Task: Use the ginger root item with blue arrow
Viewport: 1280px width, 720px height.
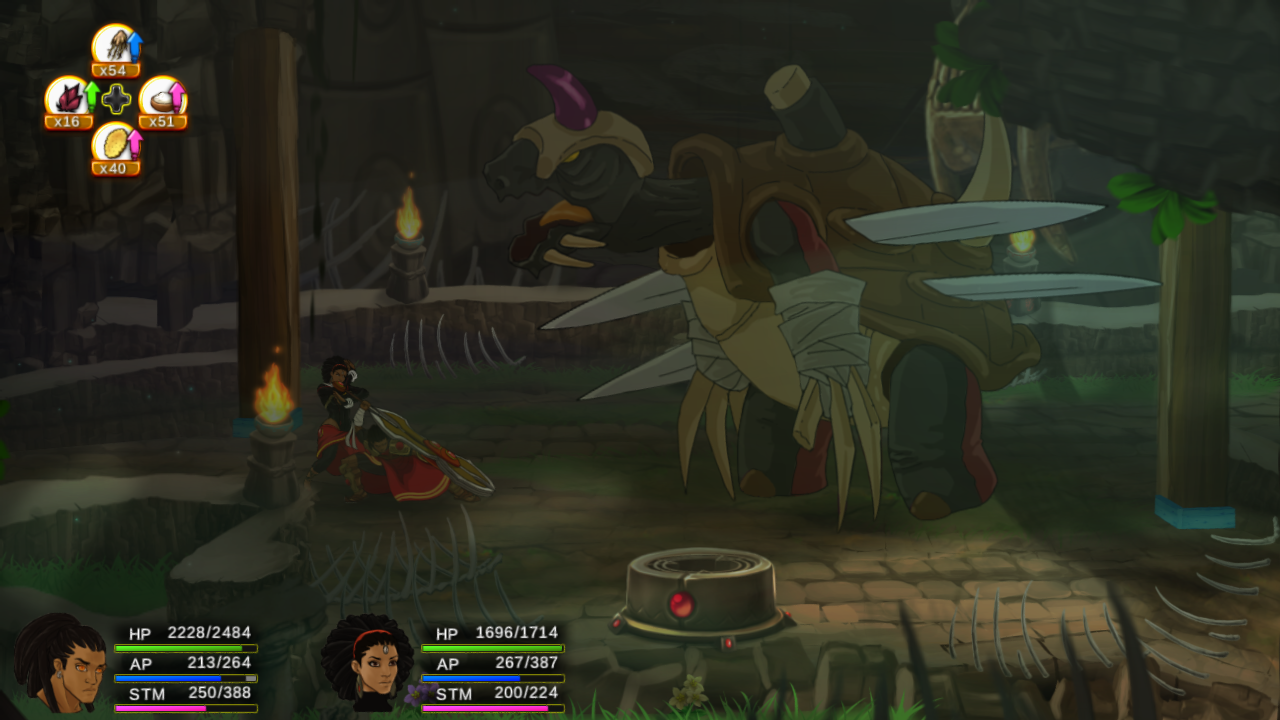Action: (x=115, y=45)
